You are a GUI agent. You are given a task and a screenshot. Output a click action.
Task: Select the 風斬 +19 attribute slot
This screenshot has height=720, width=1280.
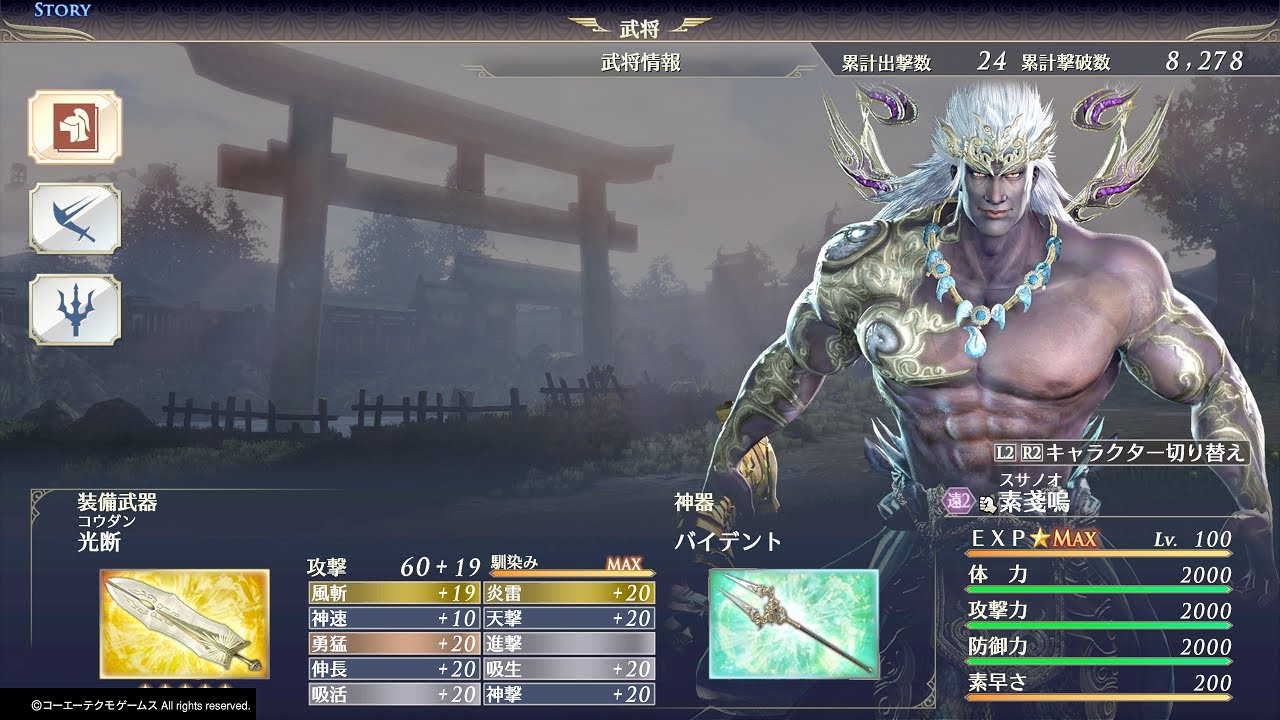point(394,593)
